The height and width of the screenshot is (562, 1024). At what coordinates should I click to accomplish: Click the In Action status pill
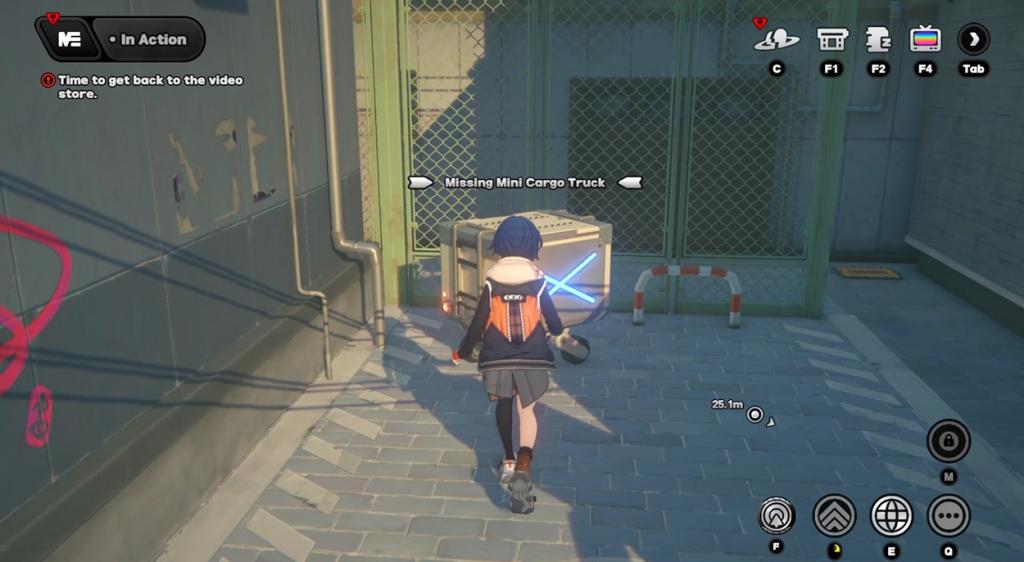coord(153,40)
